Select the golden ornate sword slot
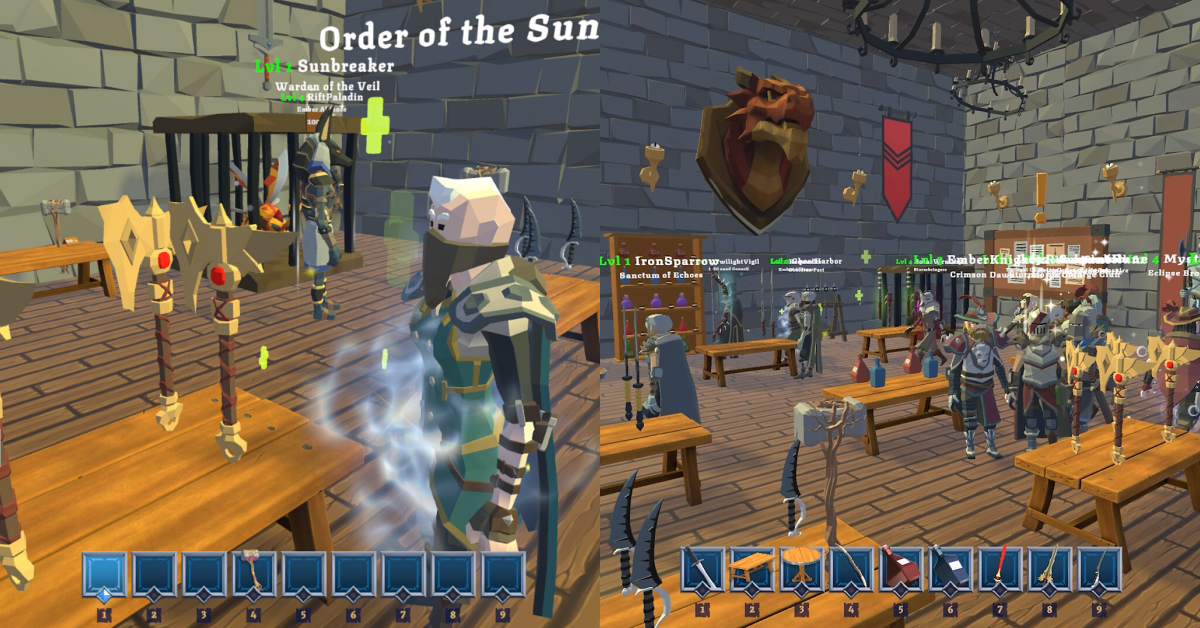This screenshot has height=628, width=1200. [1050, 570]
